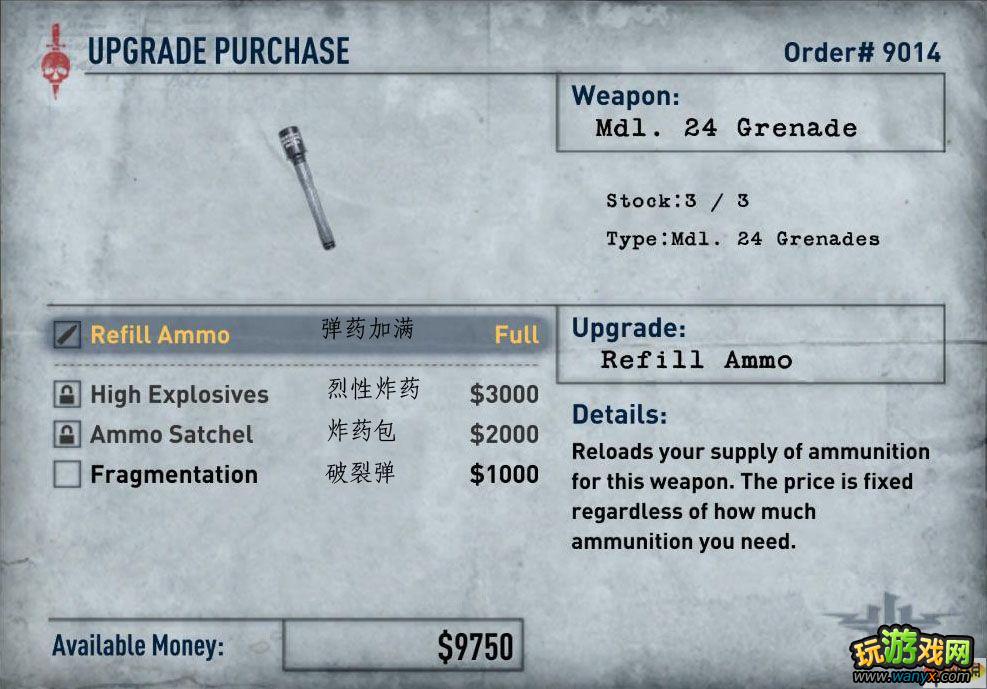The height and width of the screenshot is (689, 987).
Task: Click the Ammo Satchel padlock icon
Action: (67, 435)
